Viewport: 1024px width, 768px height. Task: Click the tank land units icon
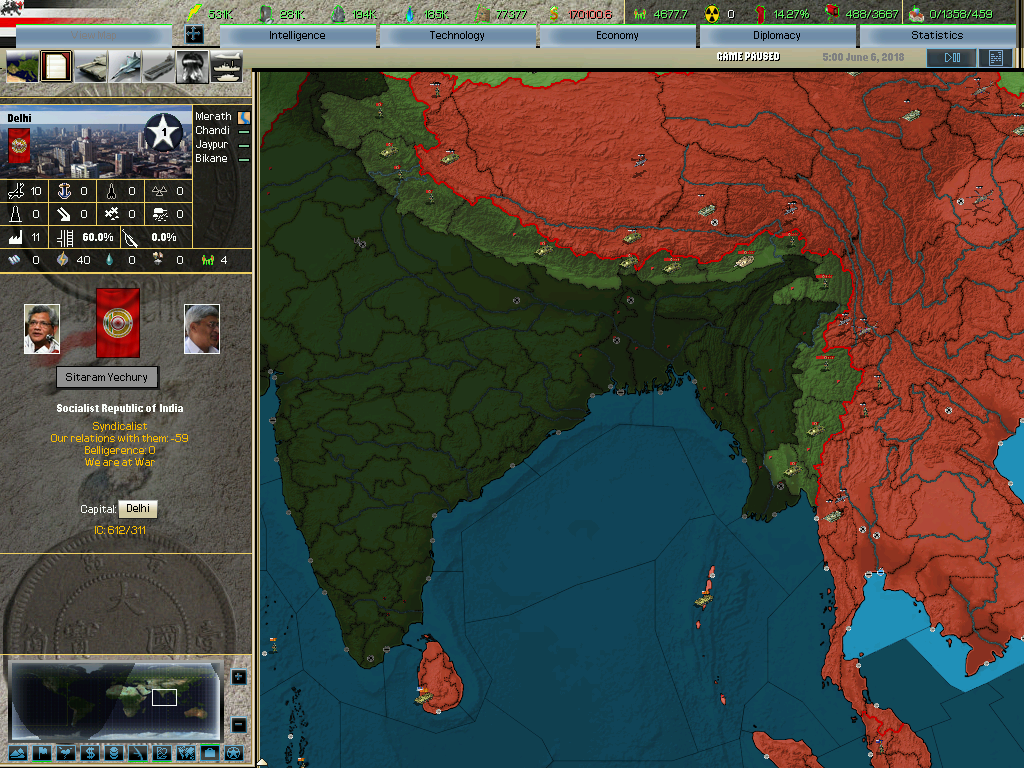point(91,67)
